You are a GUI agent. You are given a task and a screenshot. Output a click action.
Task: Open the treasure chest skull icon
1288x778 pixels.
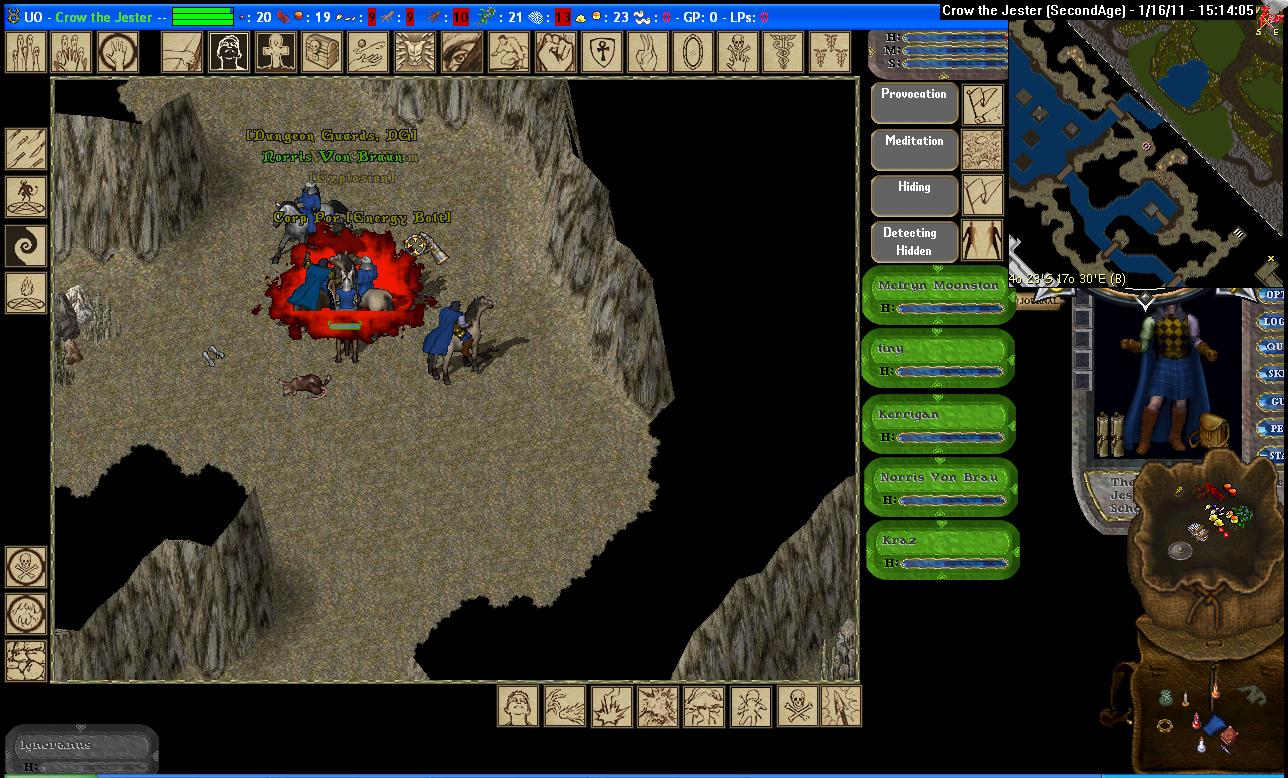point(322,52)
